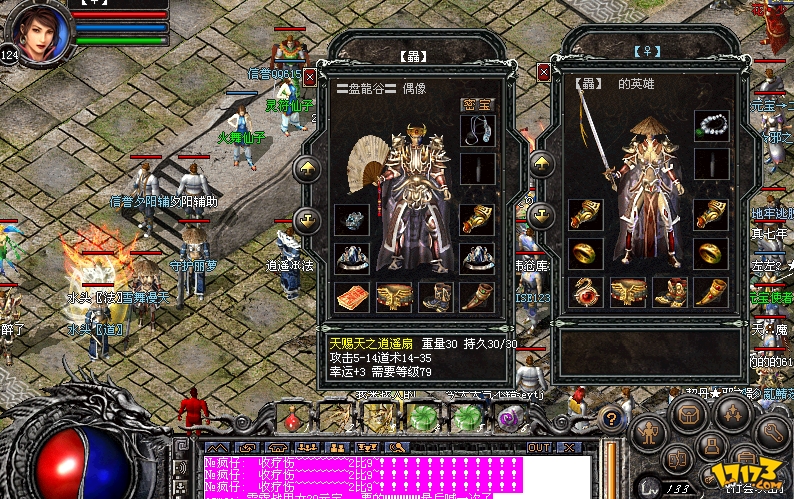Image resolution: width=794 pixels, height=499 pixels.
Task: Select the swan ruby amulet slot
Action: (x=587, y=293)
